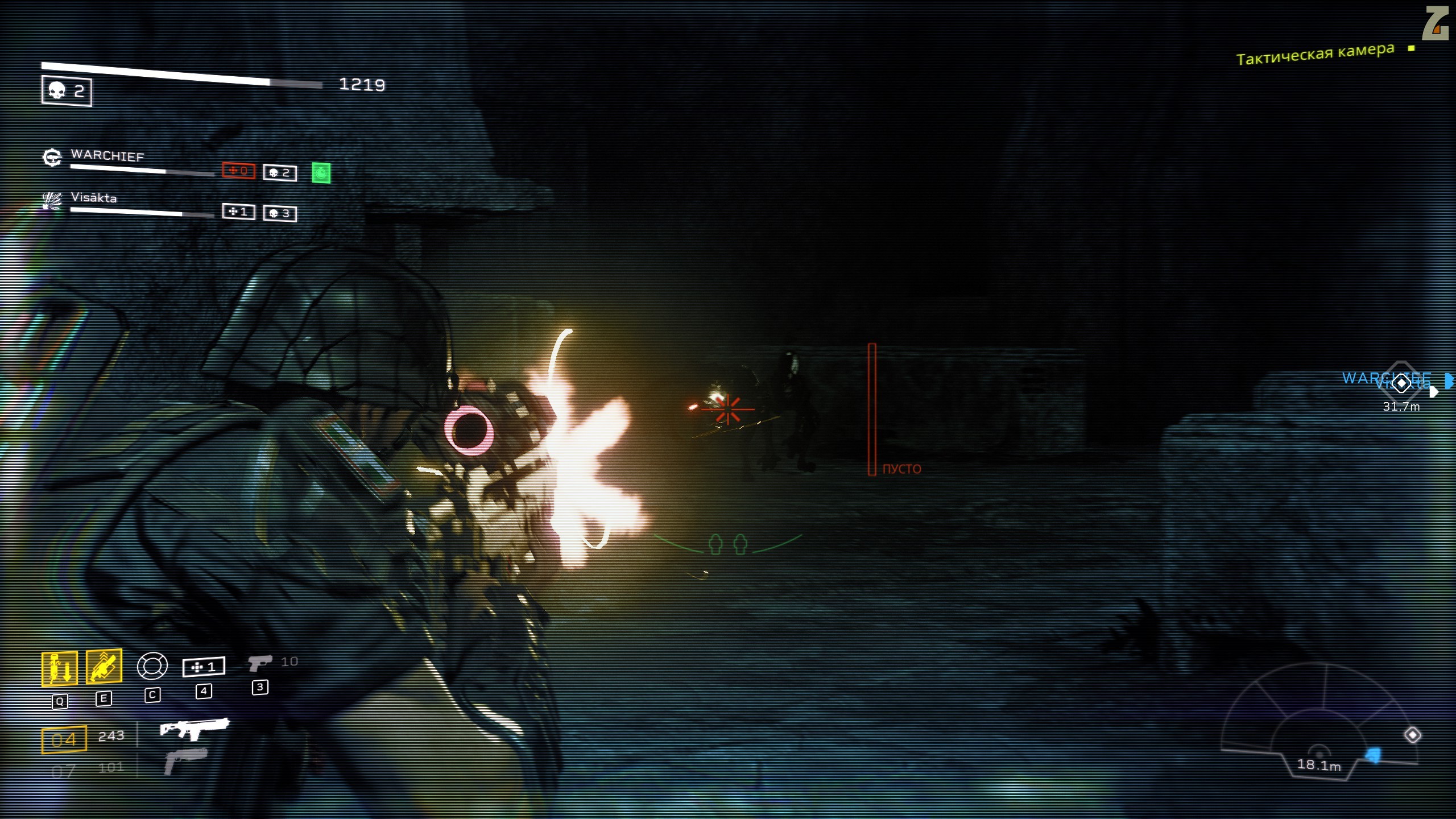
Task: Open the circular consumable wheel icon
Action: pos(152,665)
